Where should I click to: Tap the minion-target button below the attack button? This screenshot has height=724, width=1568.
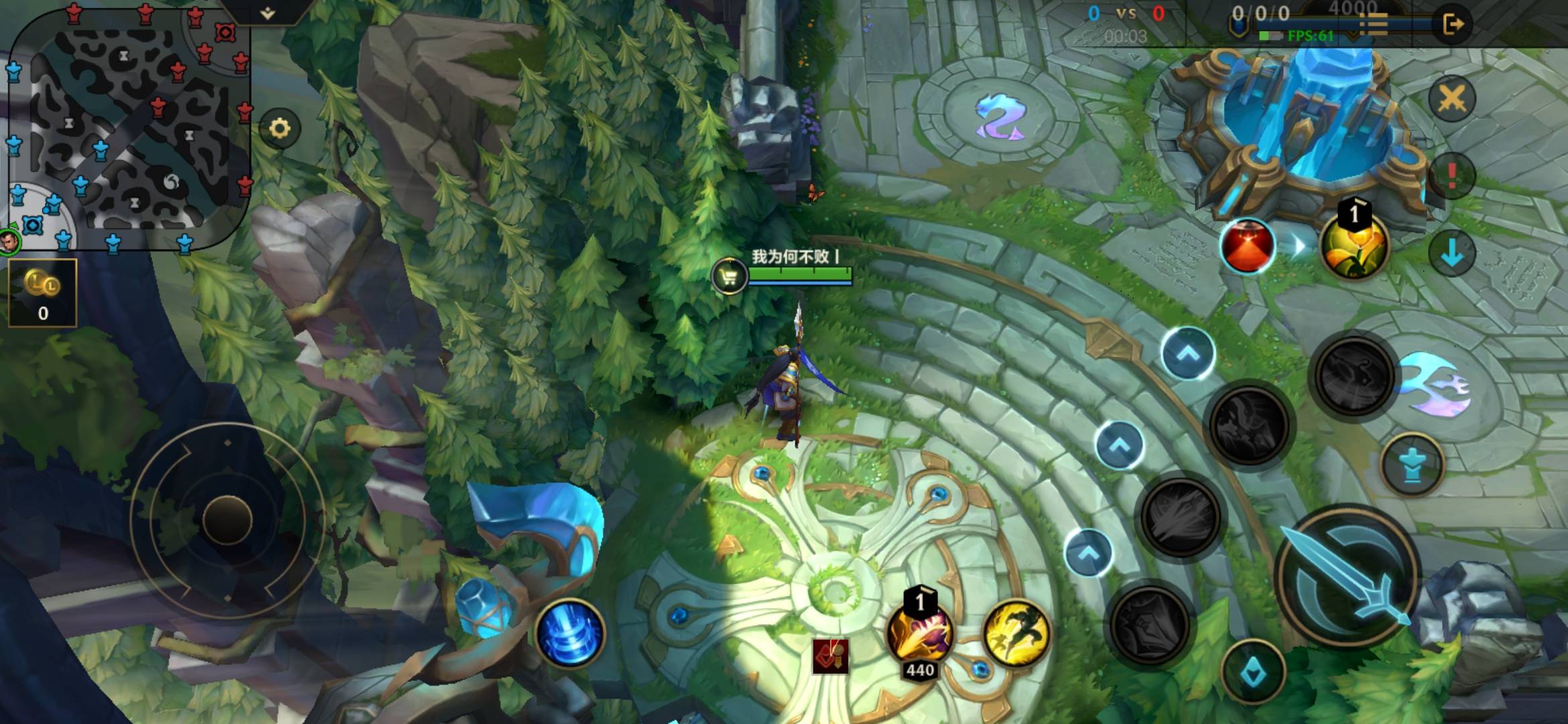pos(1253,672)
